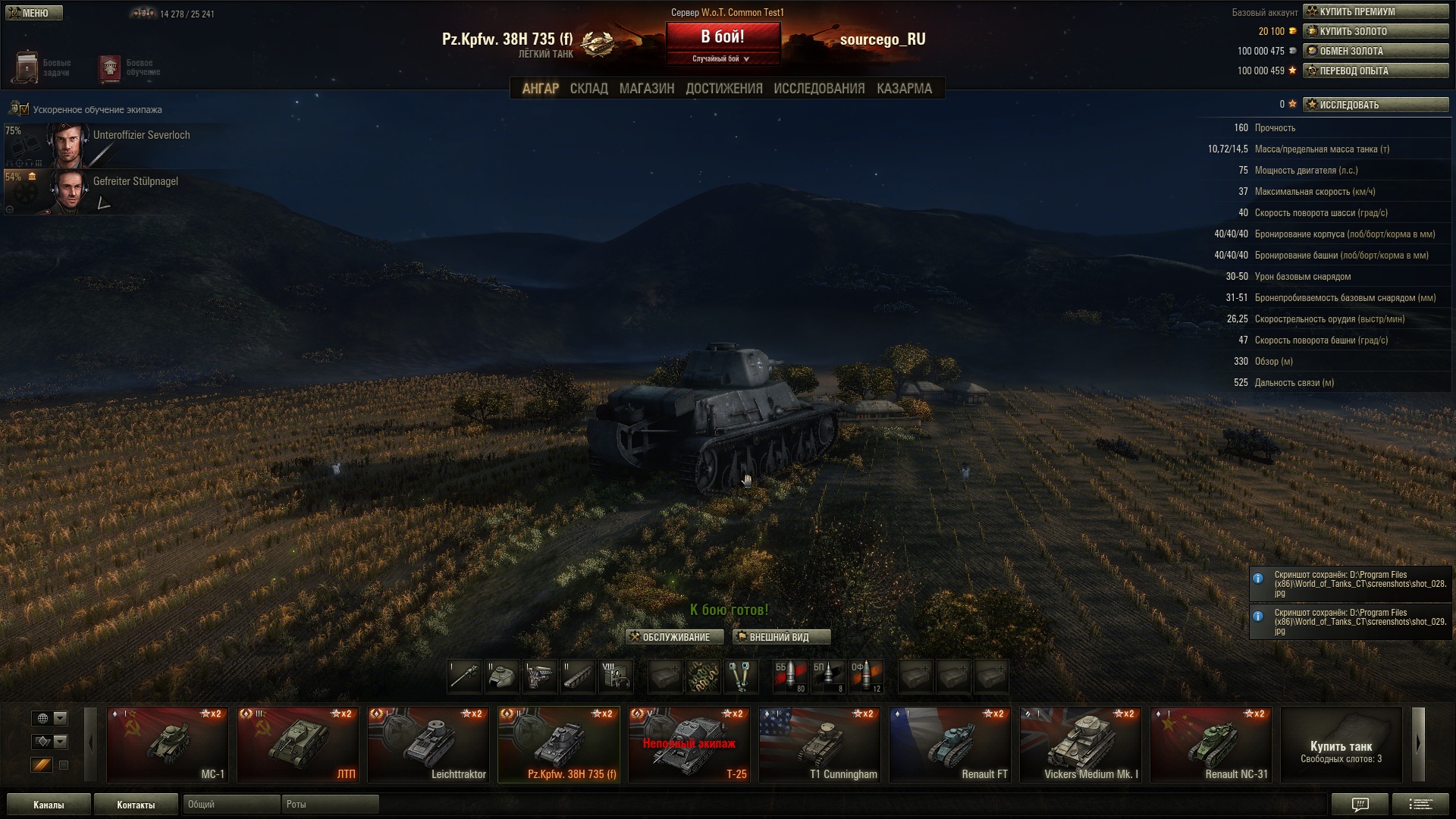This screenshot has height=819, width=1456.
Task: Open ВНЕШНИЙ ВИД customization
Action: tap(781, 637)
